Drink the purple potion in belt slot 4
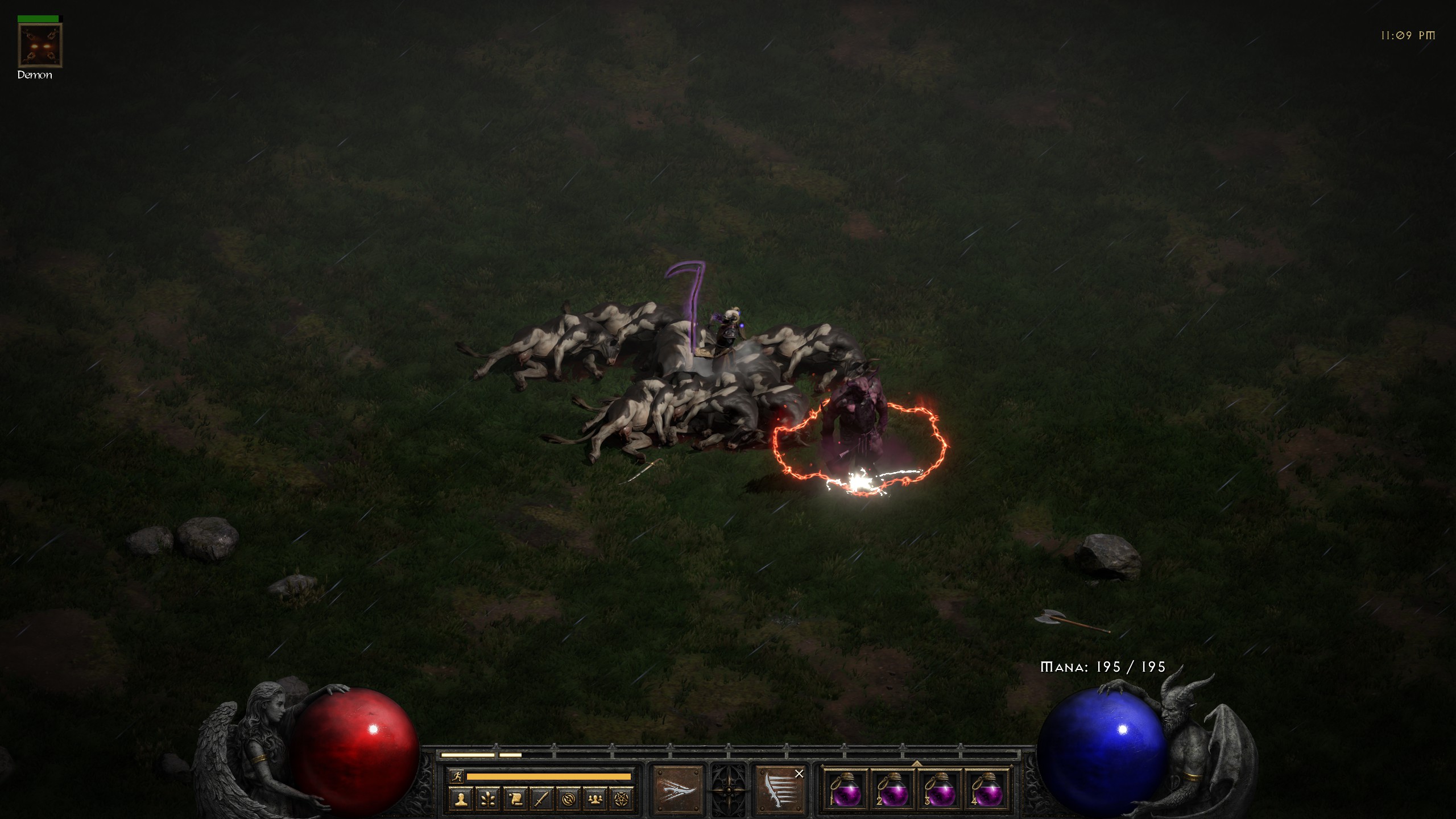This screenshot has height=819, width=1456. tap(986, 789)
